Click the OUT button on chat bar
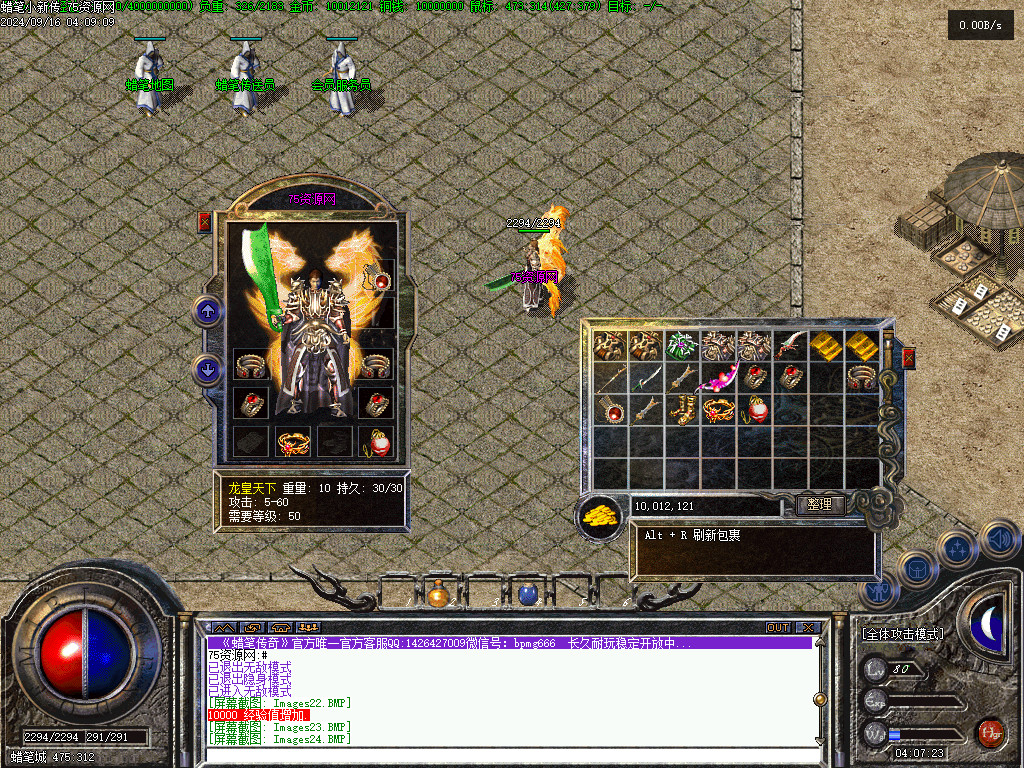1024x768 pixels. point(778,628)
